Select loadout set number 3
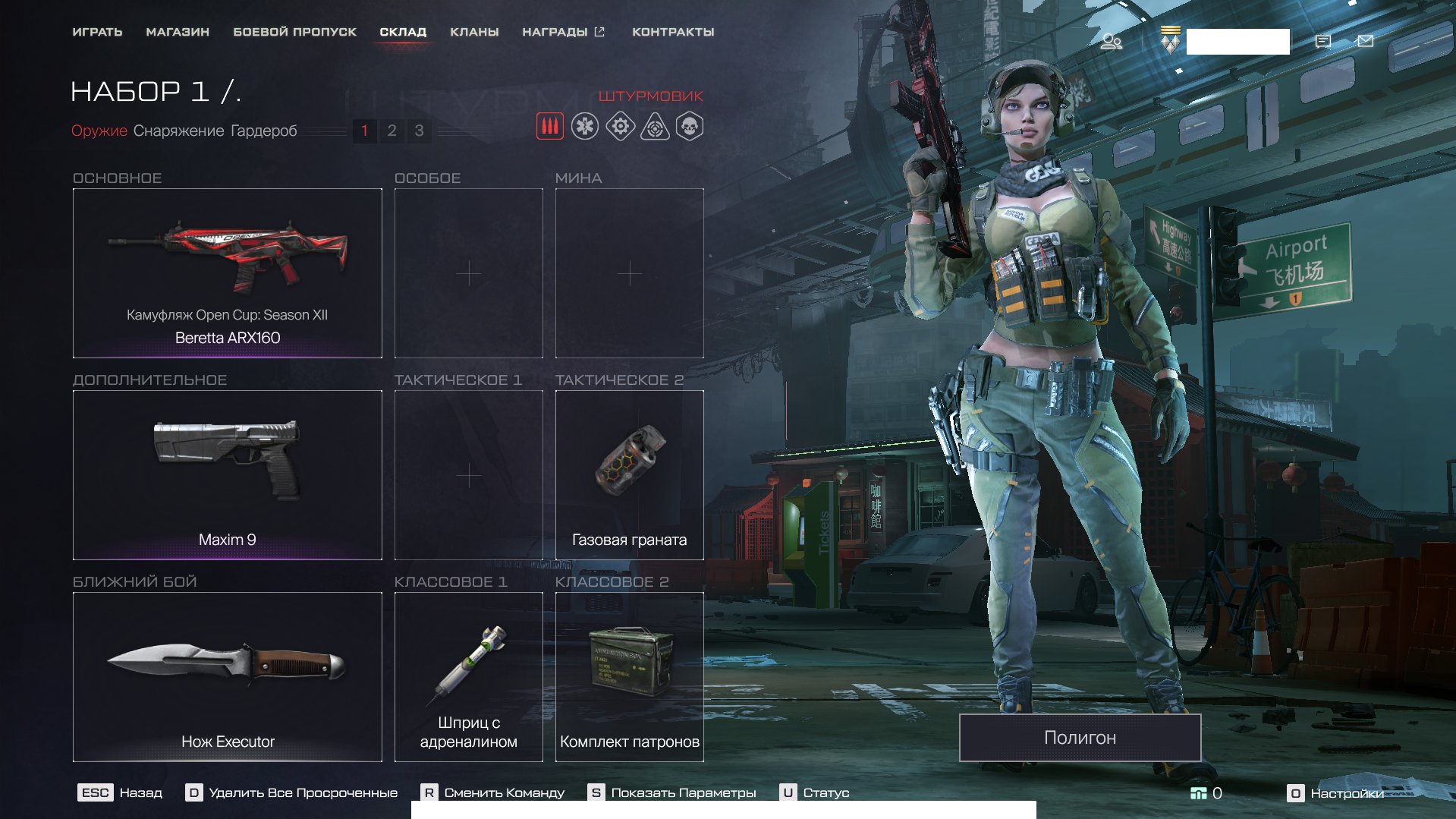 pos(419,131)
